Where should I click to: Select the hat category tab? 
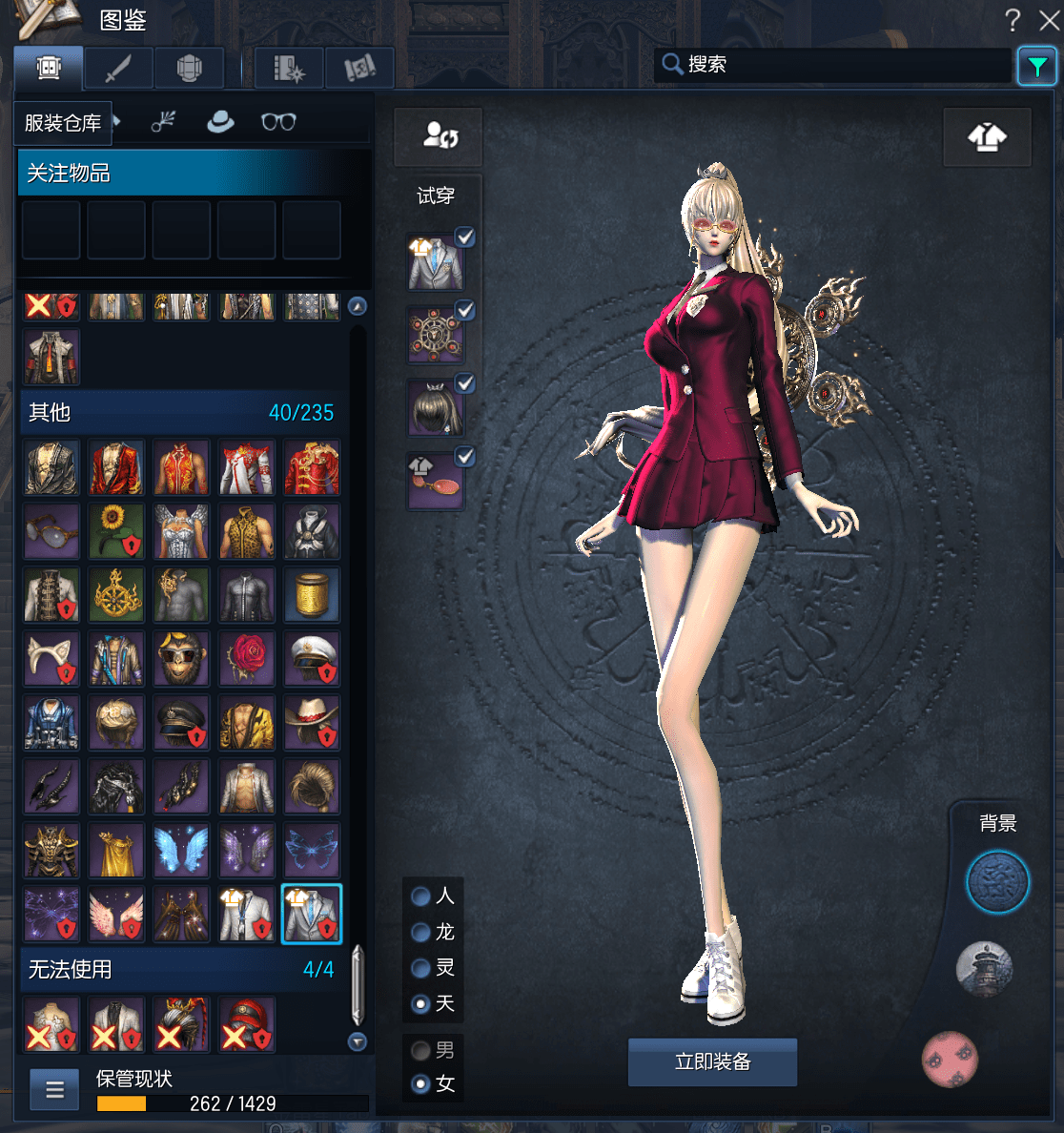[x=220, y=122]
